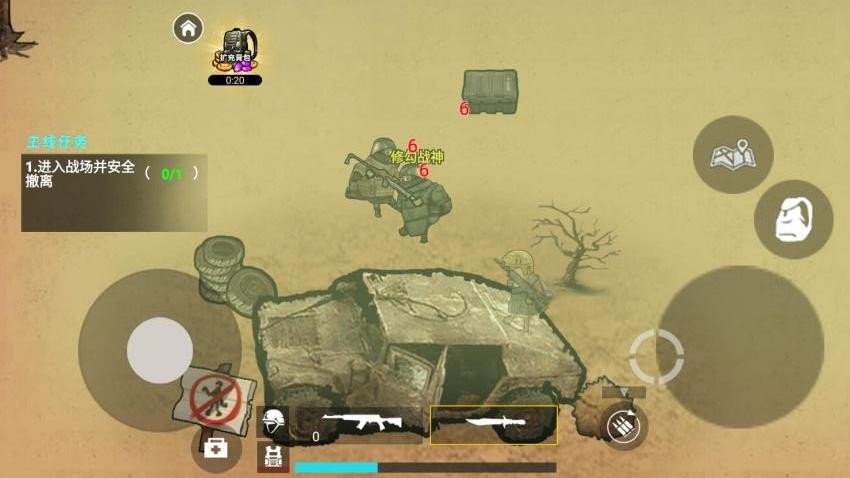Tap the body armor vest icon
Image resolution: width=850 pixels, height=478 pixels.
[x=273, y=458]
